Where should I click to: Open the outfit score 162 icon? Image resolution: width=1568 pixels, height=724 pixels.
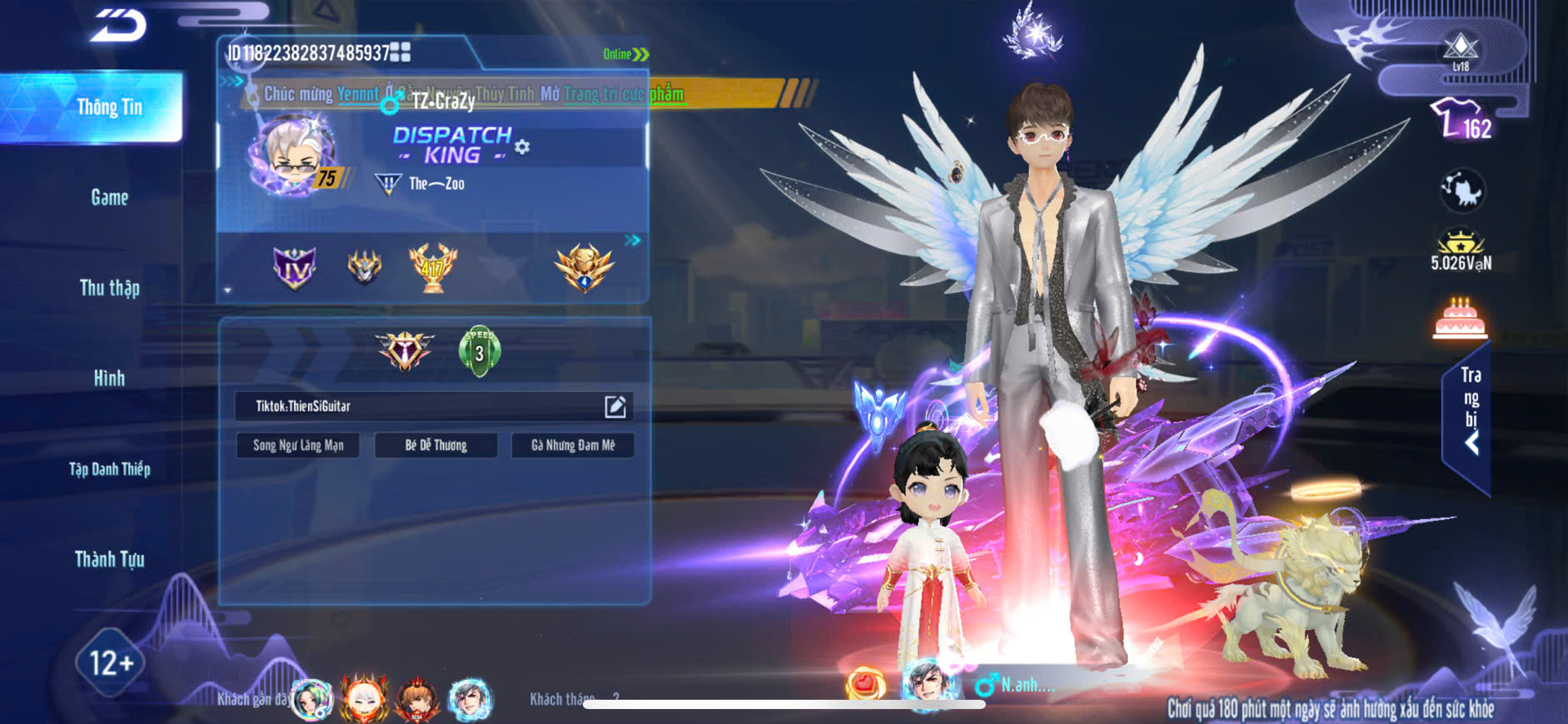click(1461, 121)
